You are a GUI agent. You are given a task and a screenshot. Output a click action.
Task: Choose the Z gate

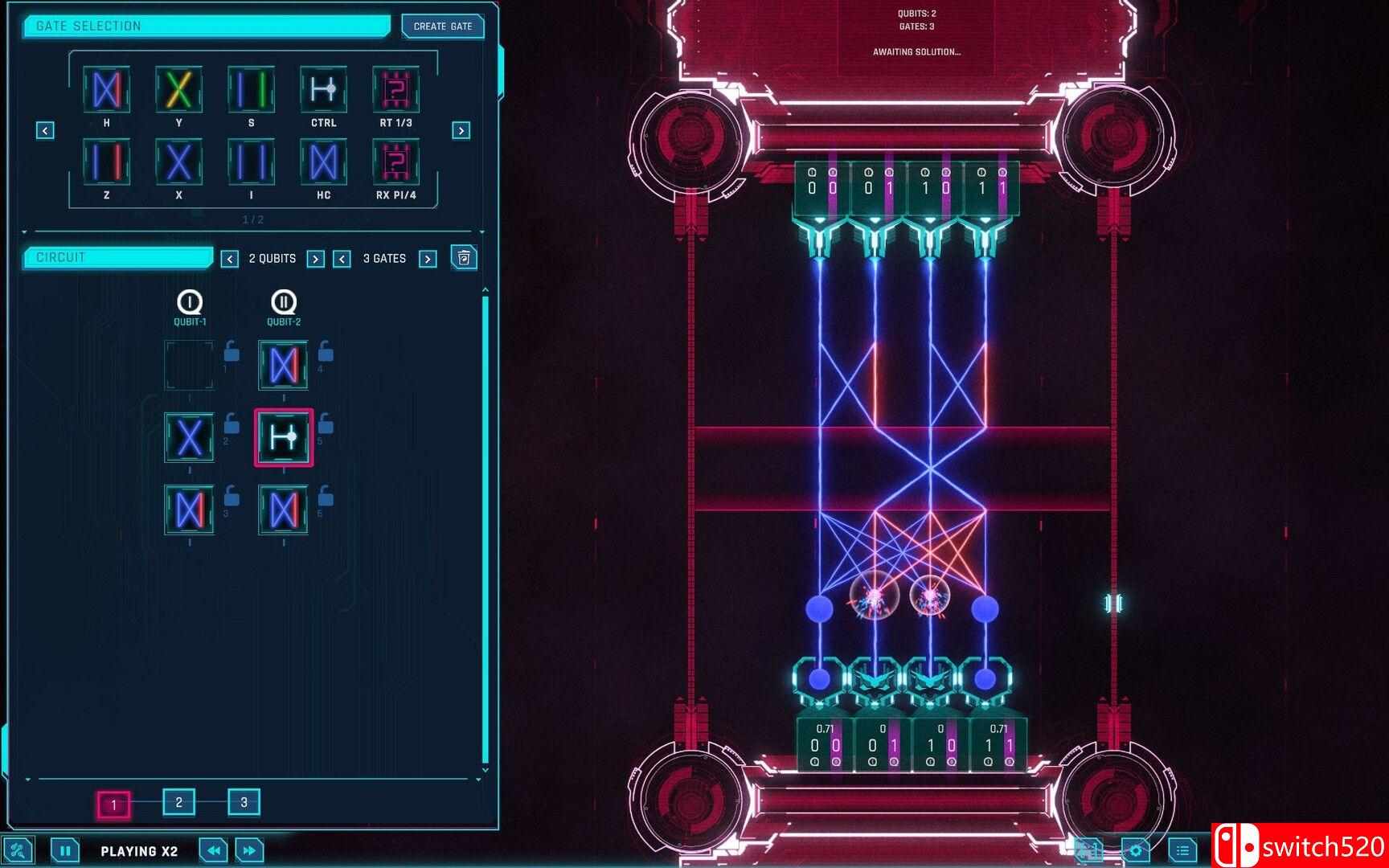click(x=106, y=164)
